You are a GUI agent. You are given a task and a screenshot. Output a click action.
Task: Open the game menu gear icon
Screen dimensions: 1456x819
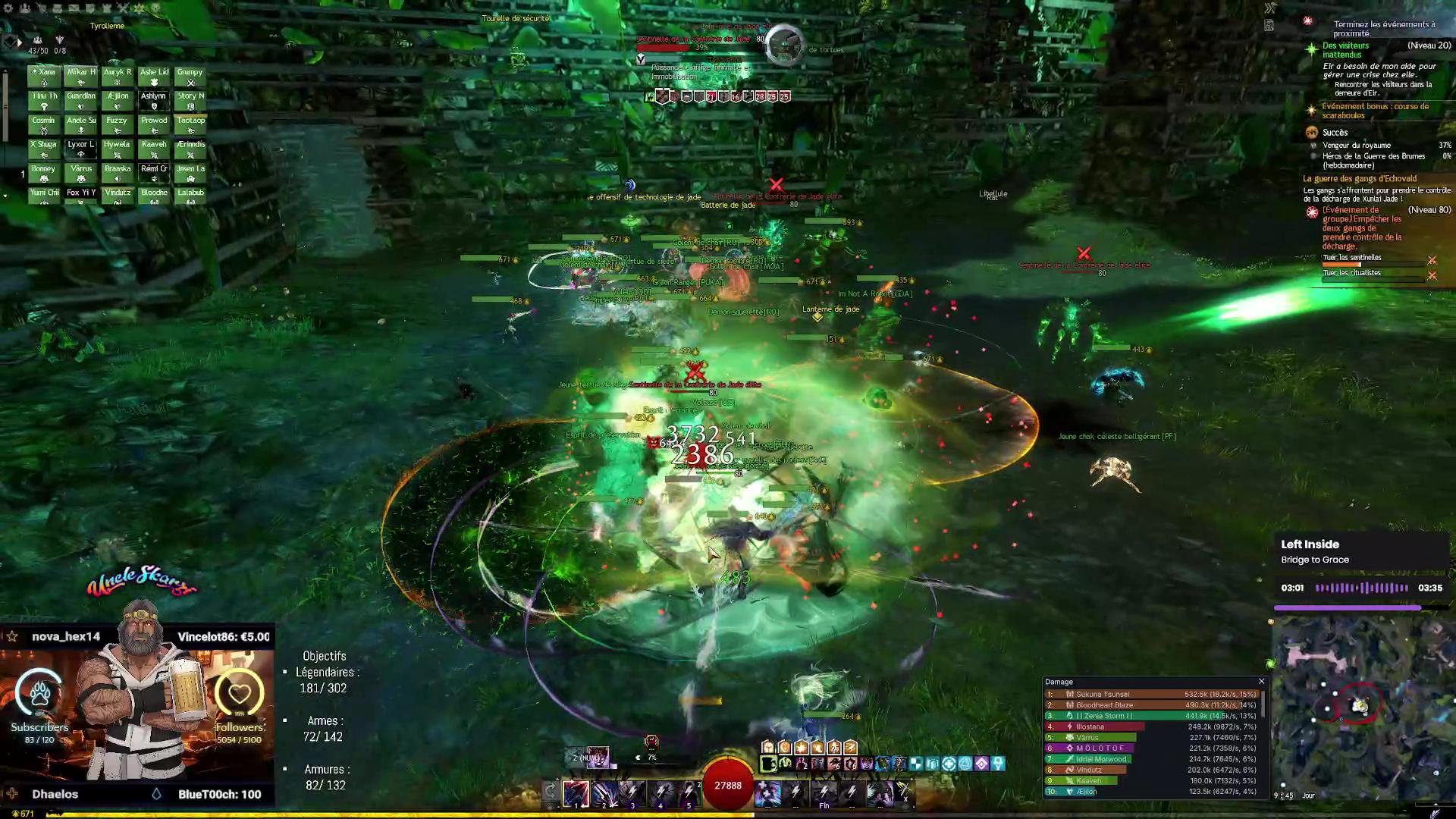point(8,8)
